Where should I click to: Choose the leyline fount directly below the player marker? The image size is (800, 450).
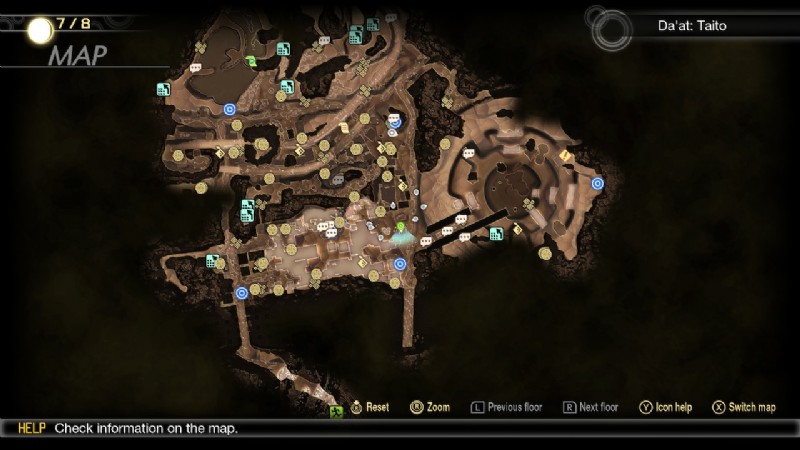click(400, 264)
